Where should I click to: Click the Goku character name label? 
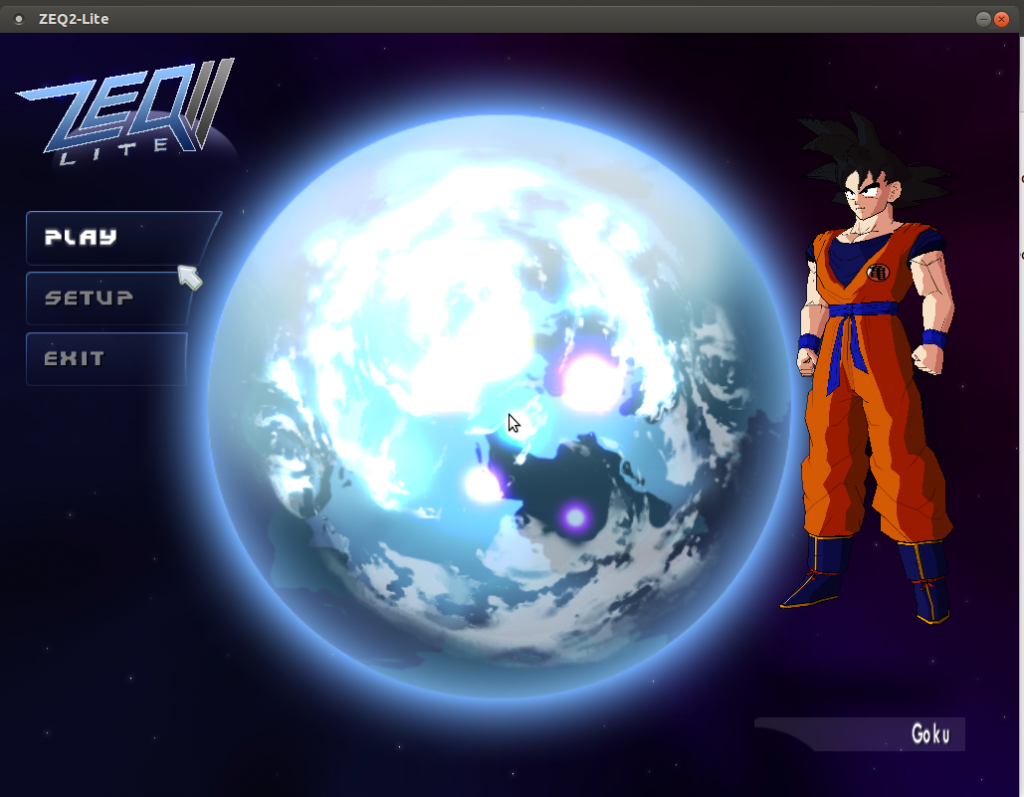(x=930, y=734)
